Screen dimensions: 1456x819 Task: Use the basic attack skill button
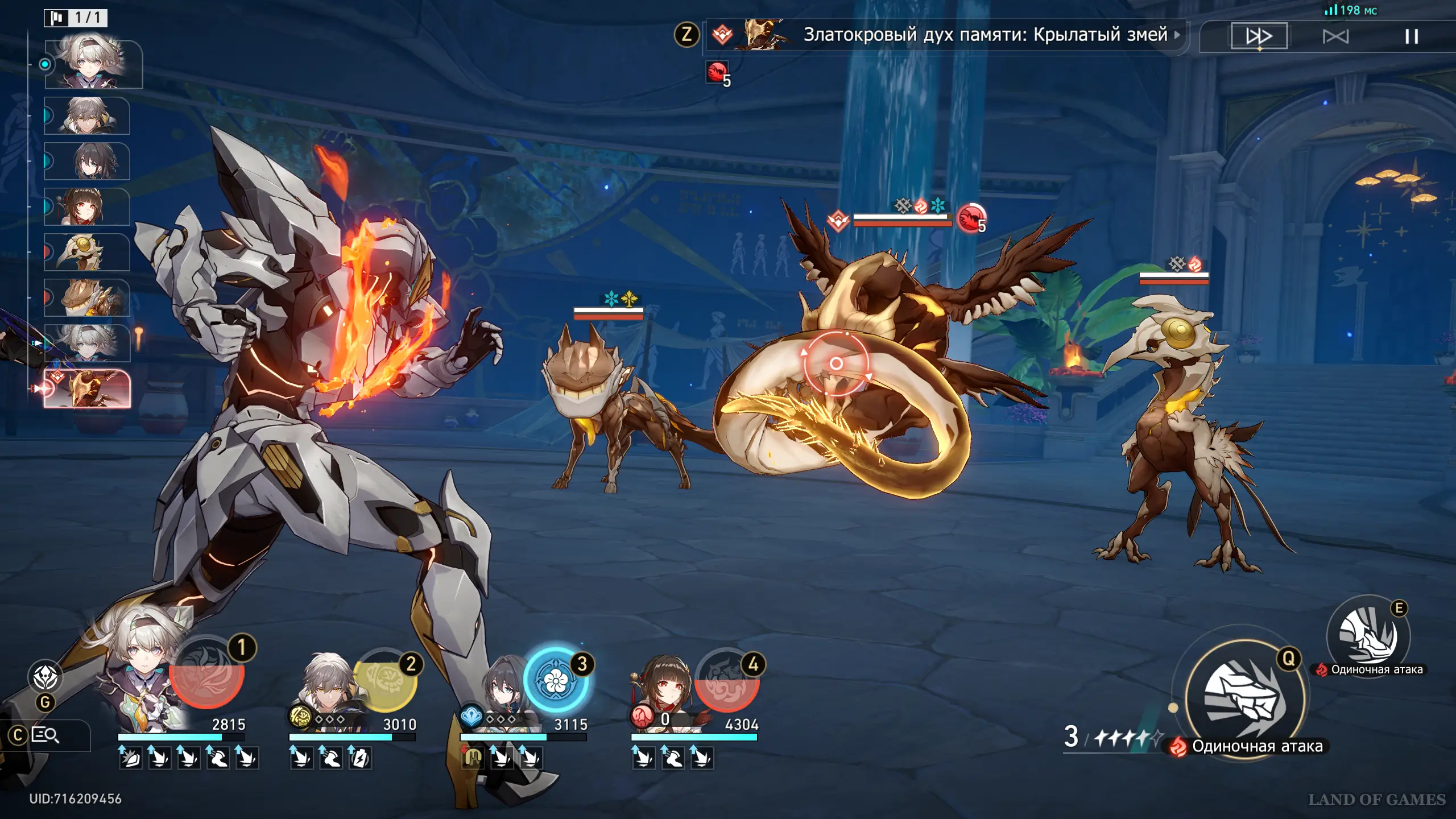[x=1244, y=698]
